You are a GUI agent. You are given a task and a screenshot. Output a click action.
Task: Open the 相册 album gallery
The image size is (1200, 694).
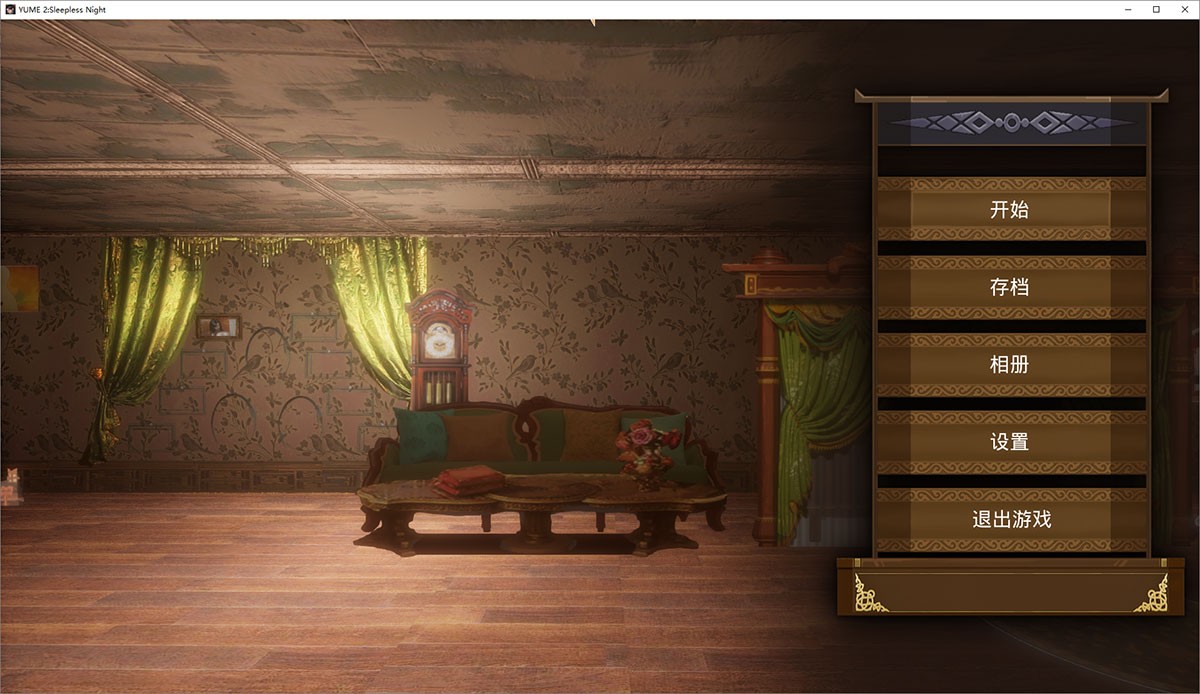[1010, 365]
